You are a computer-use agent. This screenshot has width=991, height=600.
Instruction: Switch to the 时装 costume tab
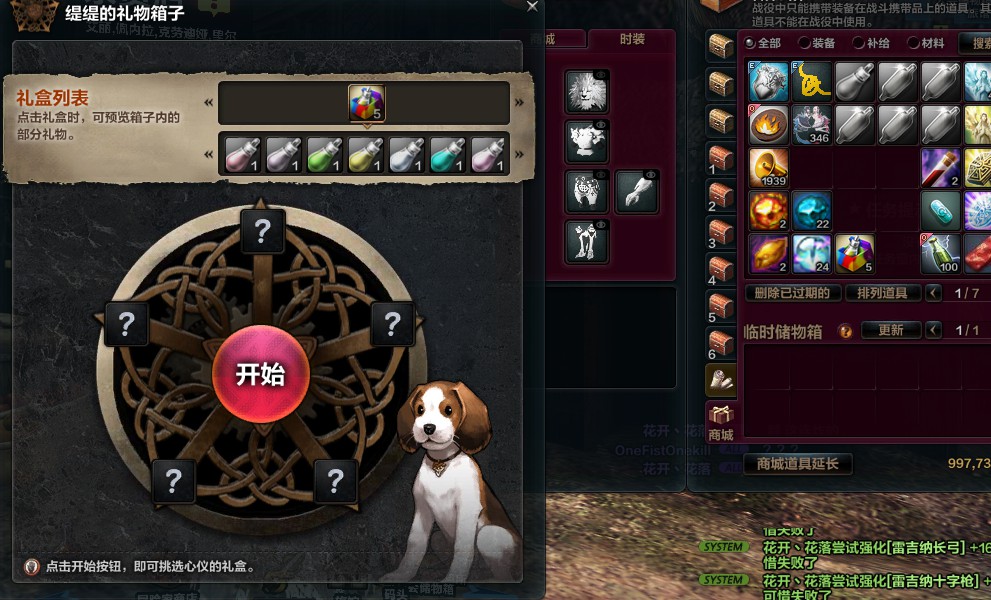pos(632,39)
